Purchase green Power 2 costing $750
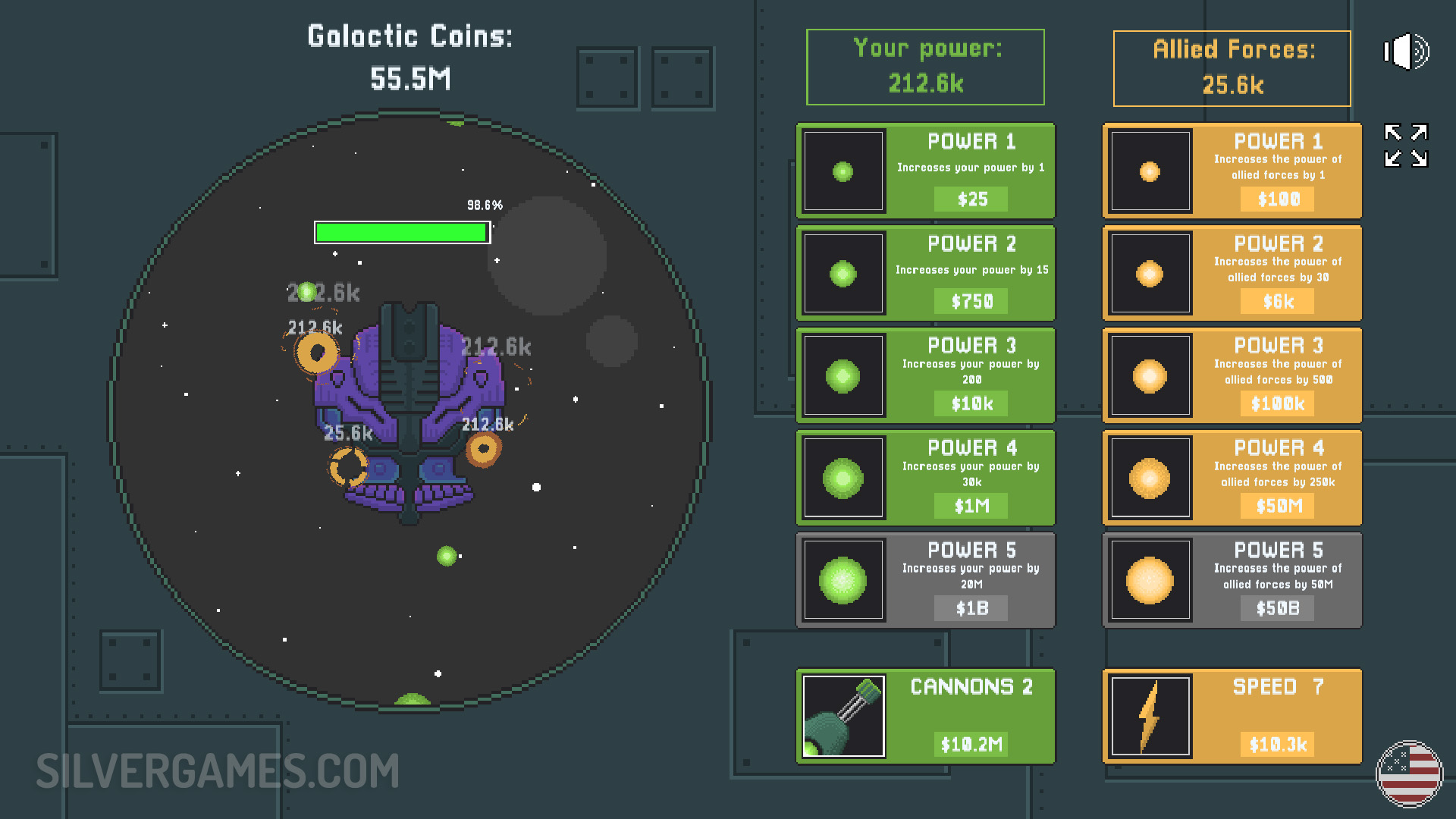 (925, 274)
